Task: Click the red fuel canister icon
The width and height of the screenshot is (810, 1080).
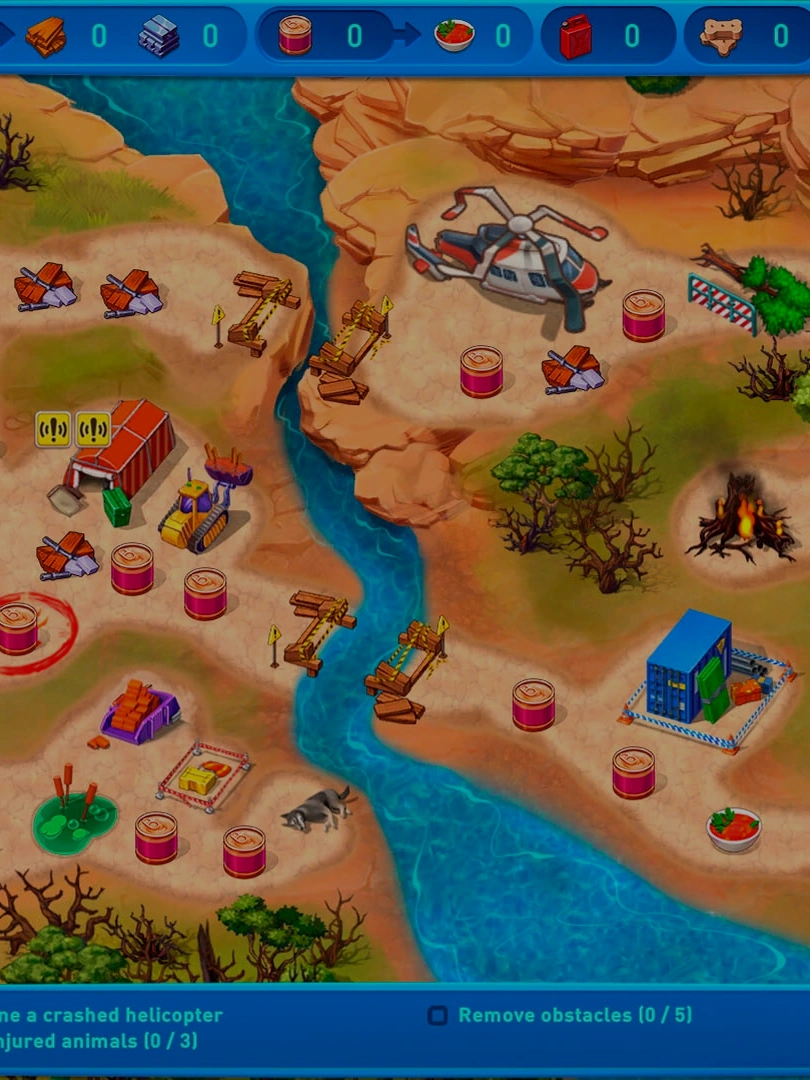Action: click(576, 37)
